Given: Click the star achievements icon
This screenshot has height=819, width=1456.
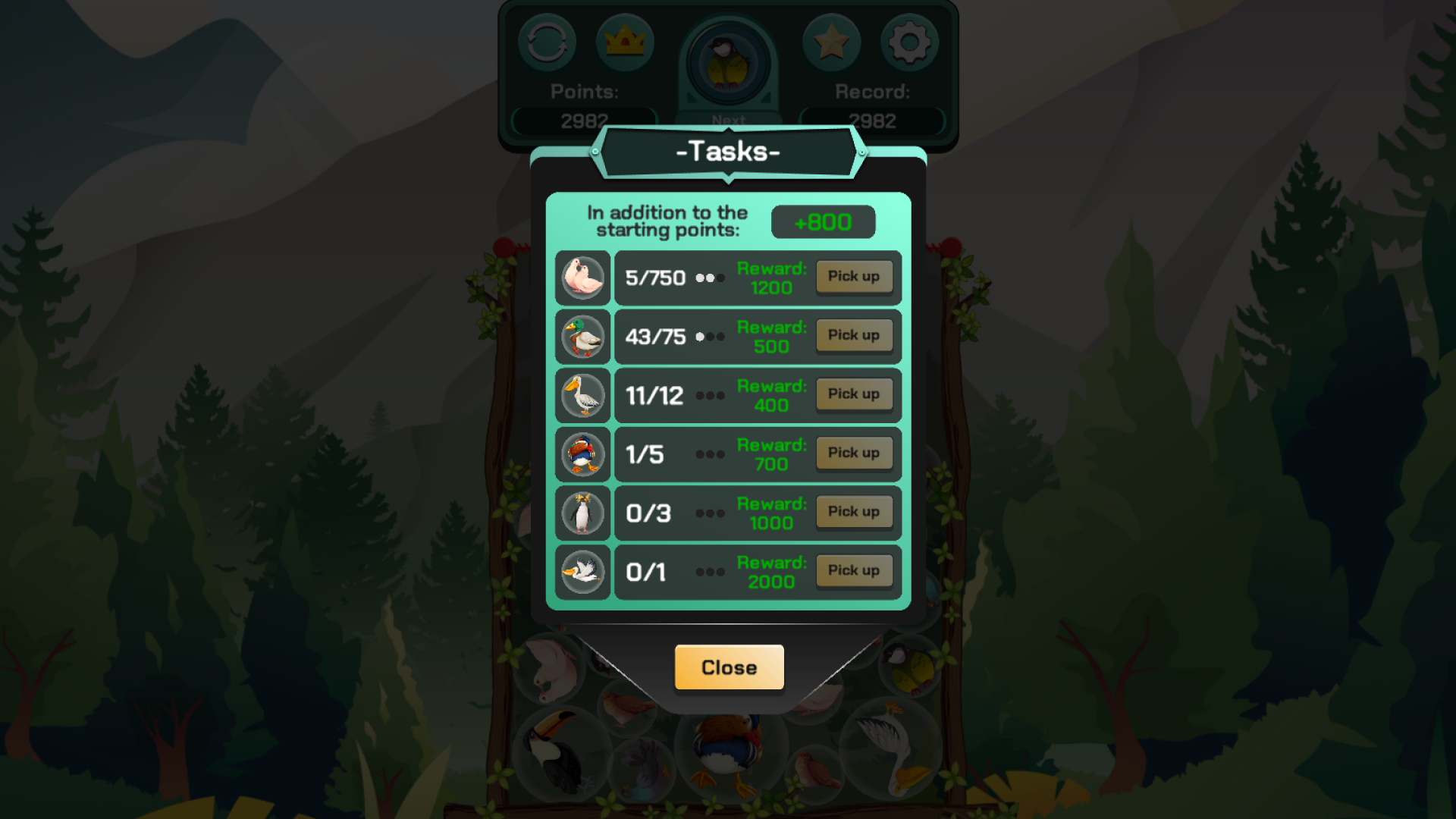Looking at the screenshot, I should click(831, 43).
